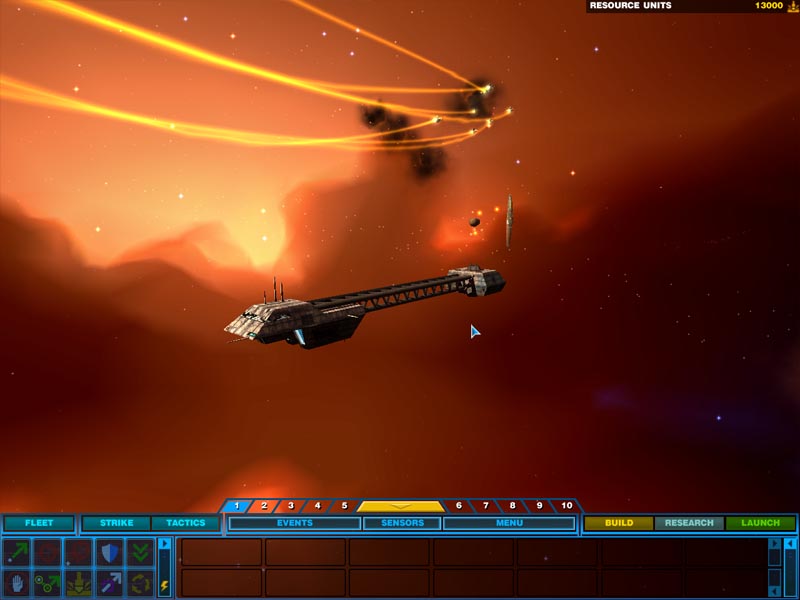Activate the green arrow Move command
Screen dimensions: 800x600
click(16, 552)
